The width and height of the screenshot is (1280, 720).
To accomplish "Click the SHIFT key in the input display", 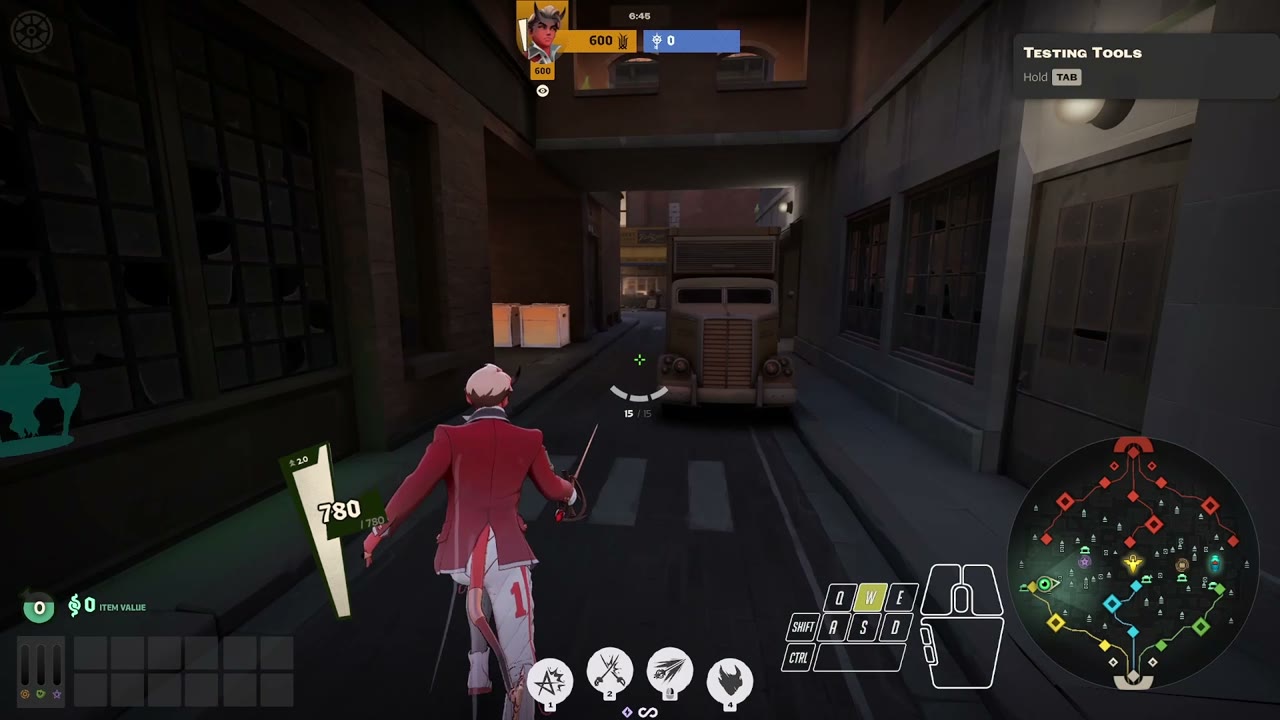I will (801, 629).
